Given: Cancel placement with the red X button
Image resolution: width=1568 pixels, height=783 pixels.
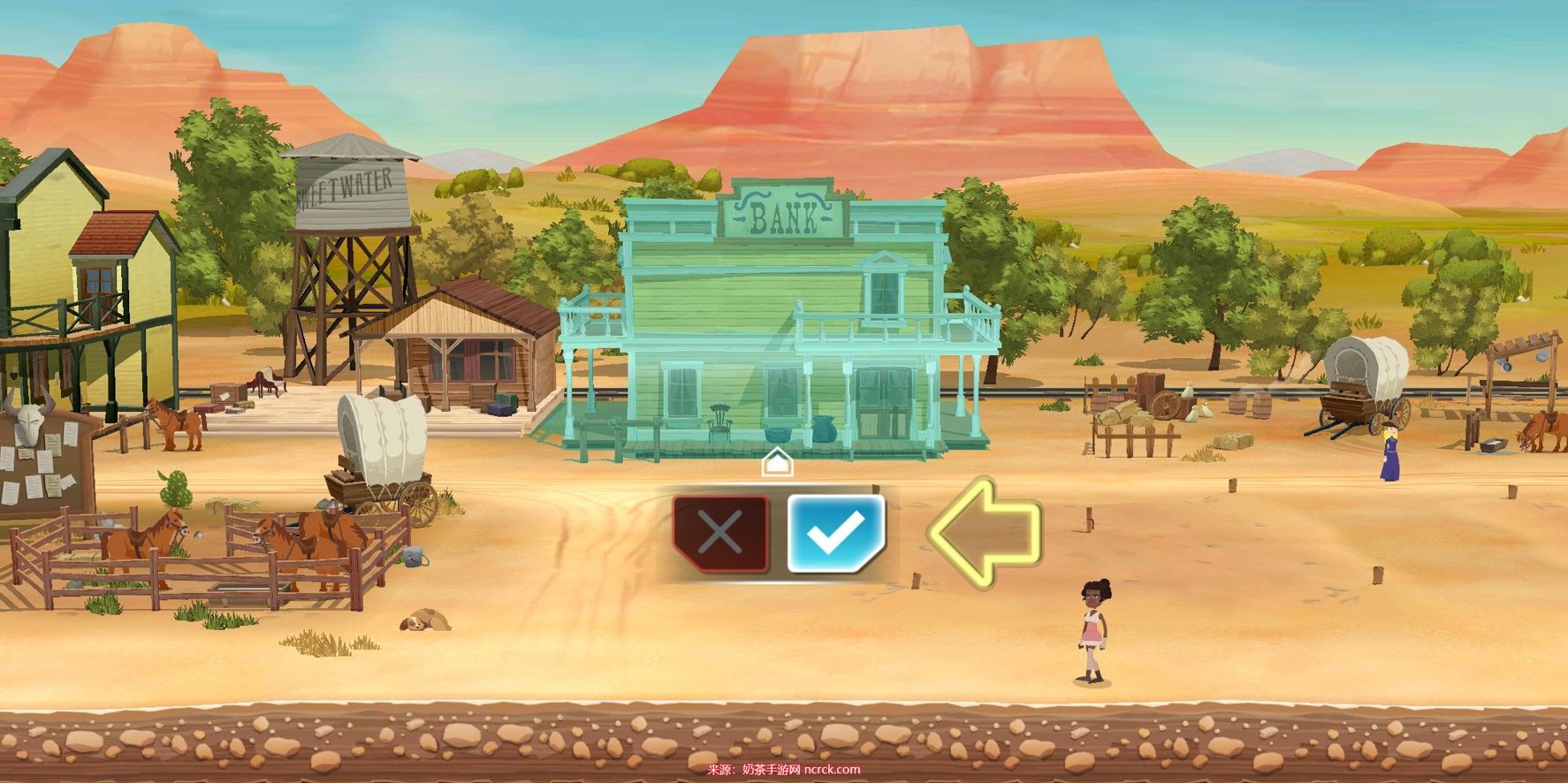Looking at the screenshot, I should point(720,533).
